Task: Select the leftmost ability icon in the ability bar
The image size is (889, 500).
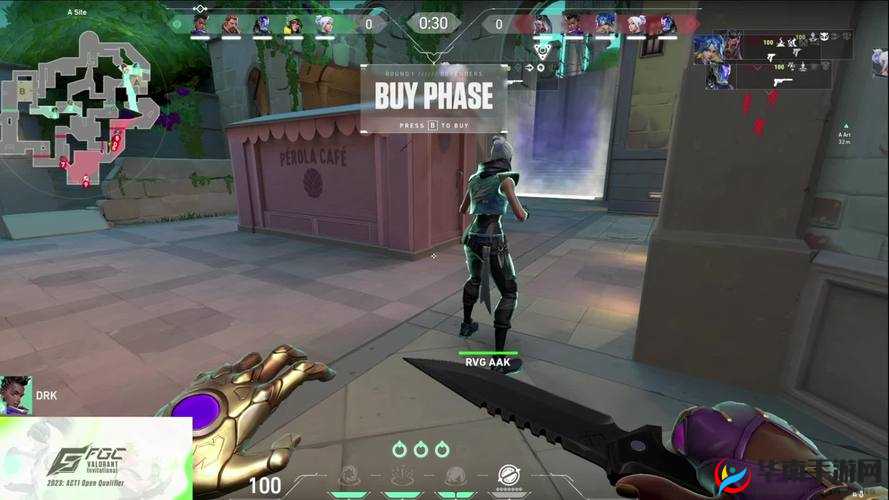Action: pyautogui.click(x=350, y=476)
